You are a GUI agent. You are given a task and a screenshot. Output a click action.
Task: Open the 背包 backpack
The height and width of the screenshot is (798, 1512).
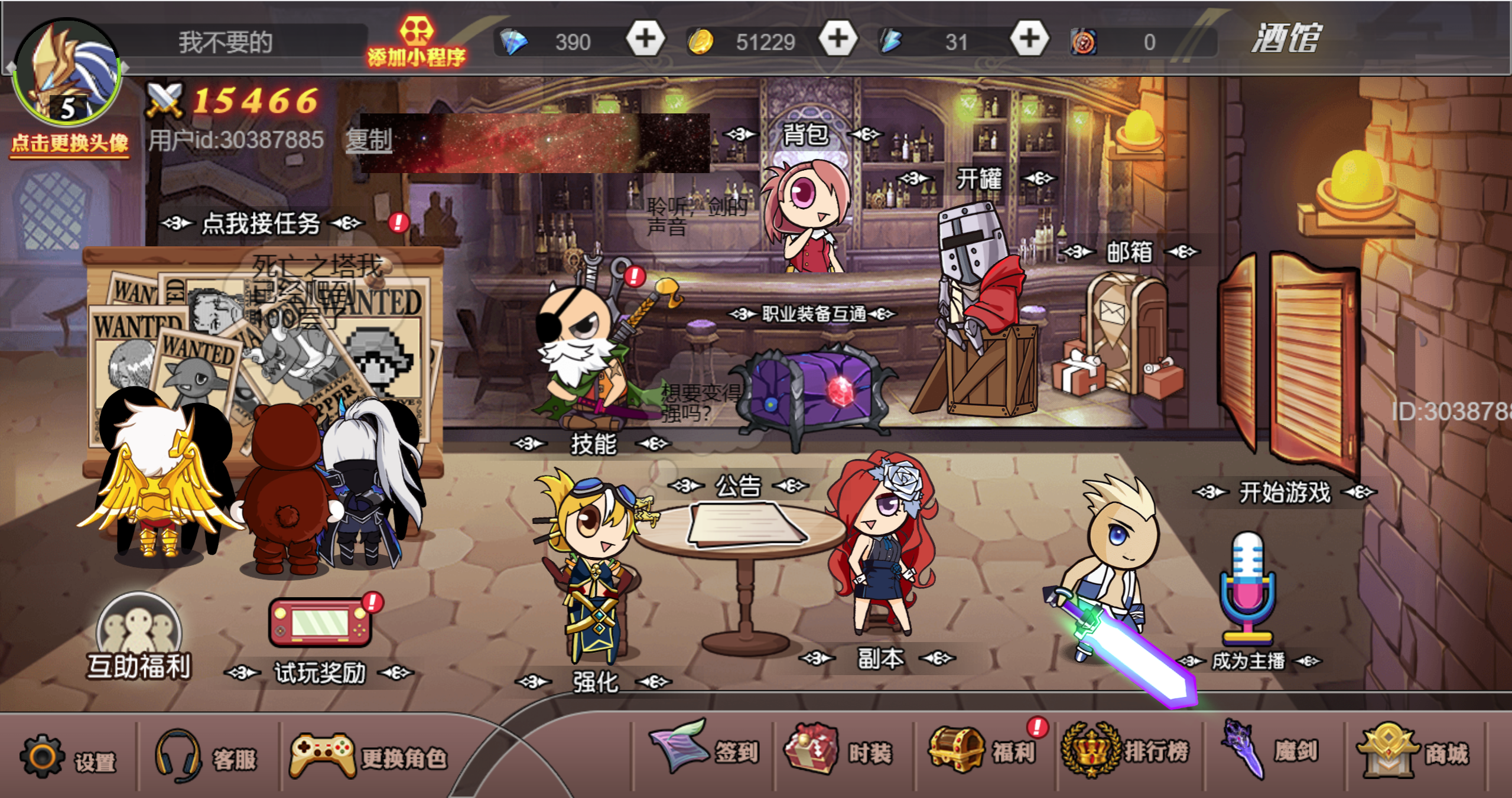(805, 135)
